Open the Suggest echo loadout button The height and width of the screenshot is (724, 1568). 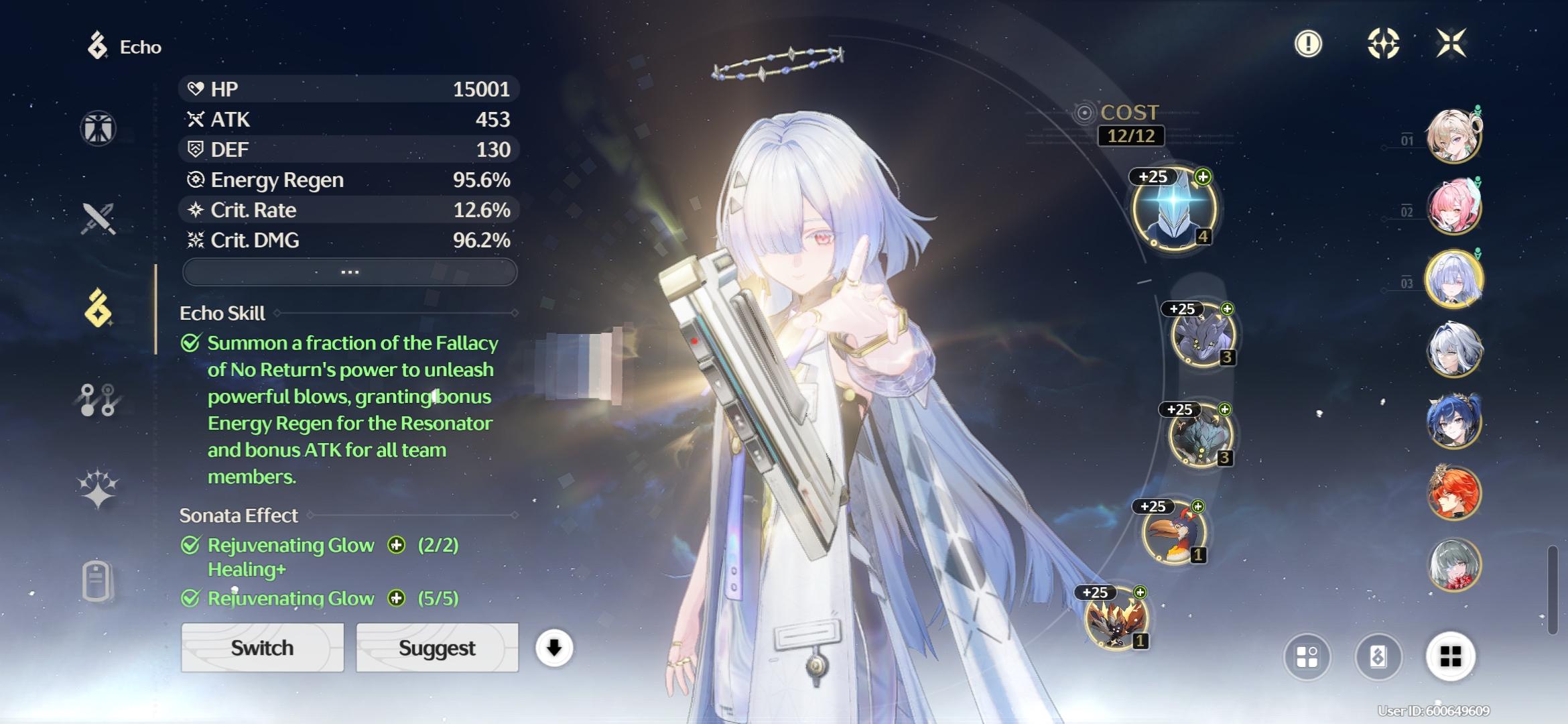tap(437, 648)
